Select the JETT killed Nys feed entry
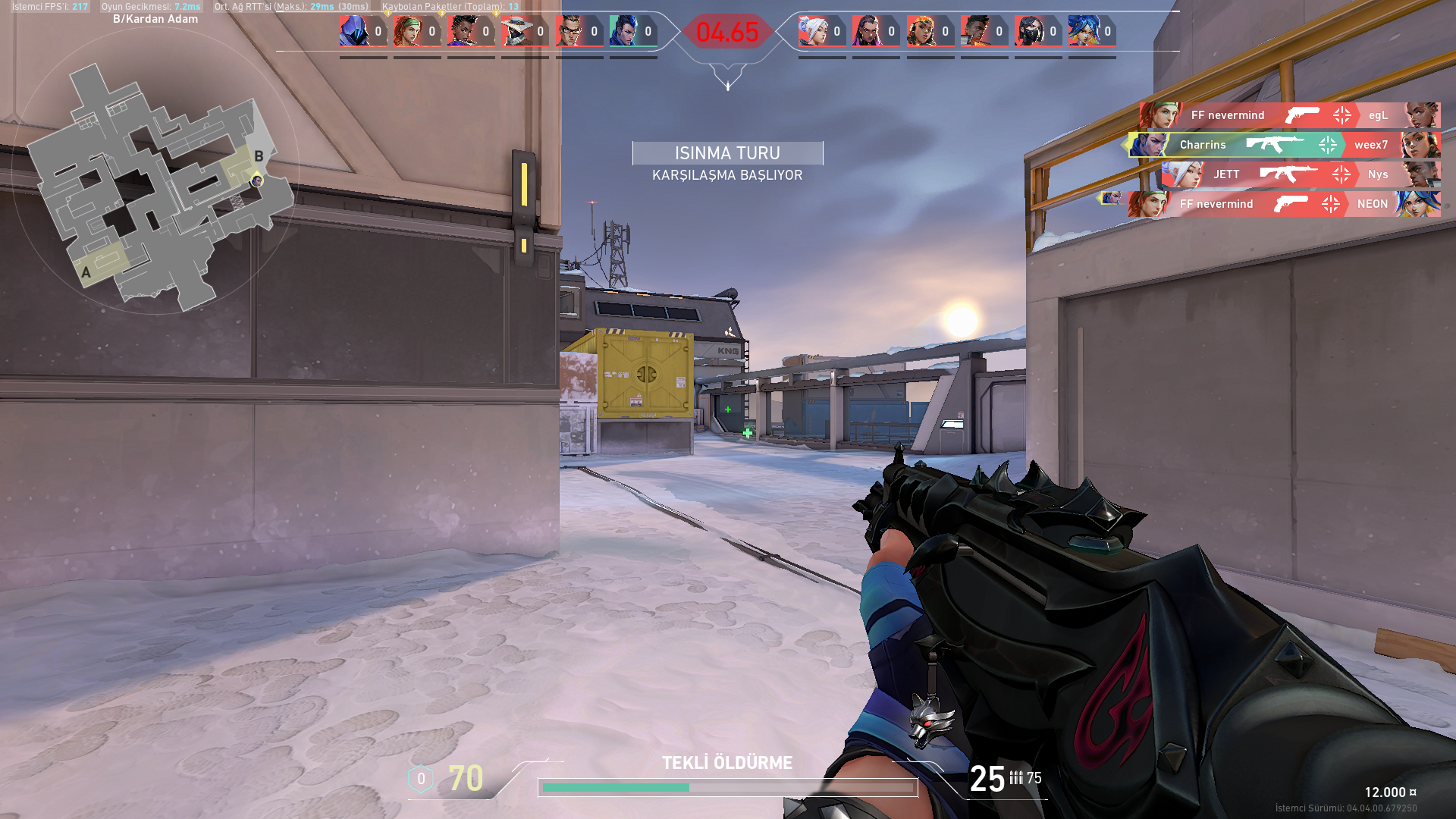1456x819 pixels. (x=1300, y=174)
